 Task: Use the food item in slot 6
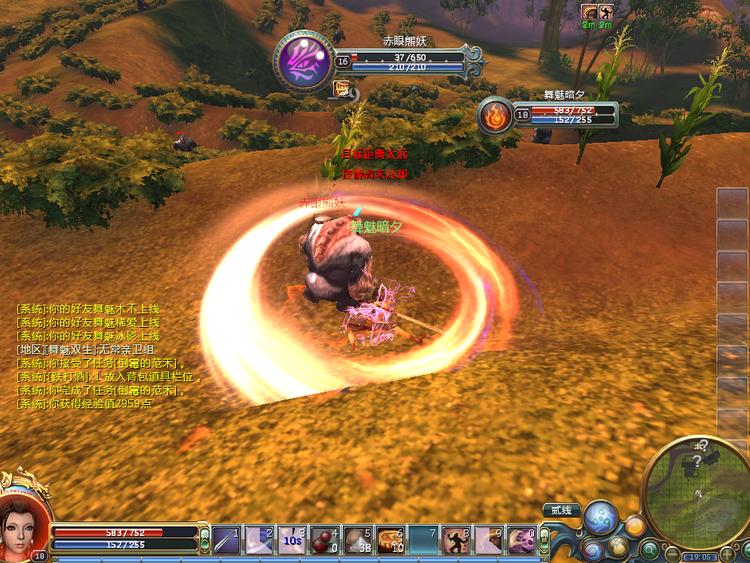390,540
